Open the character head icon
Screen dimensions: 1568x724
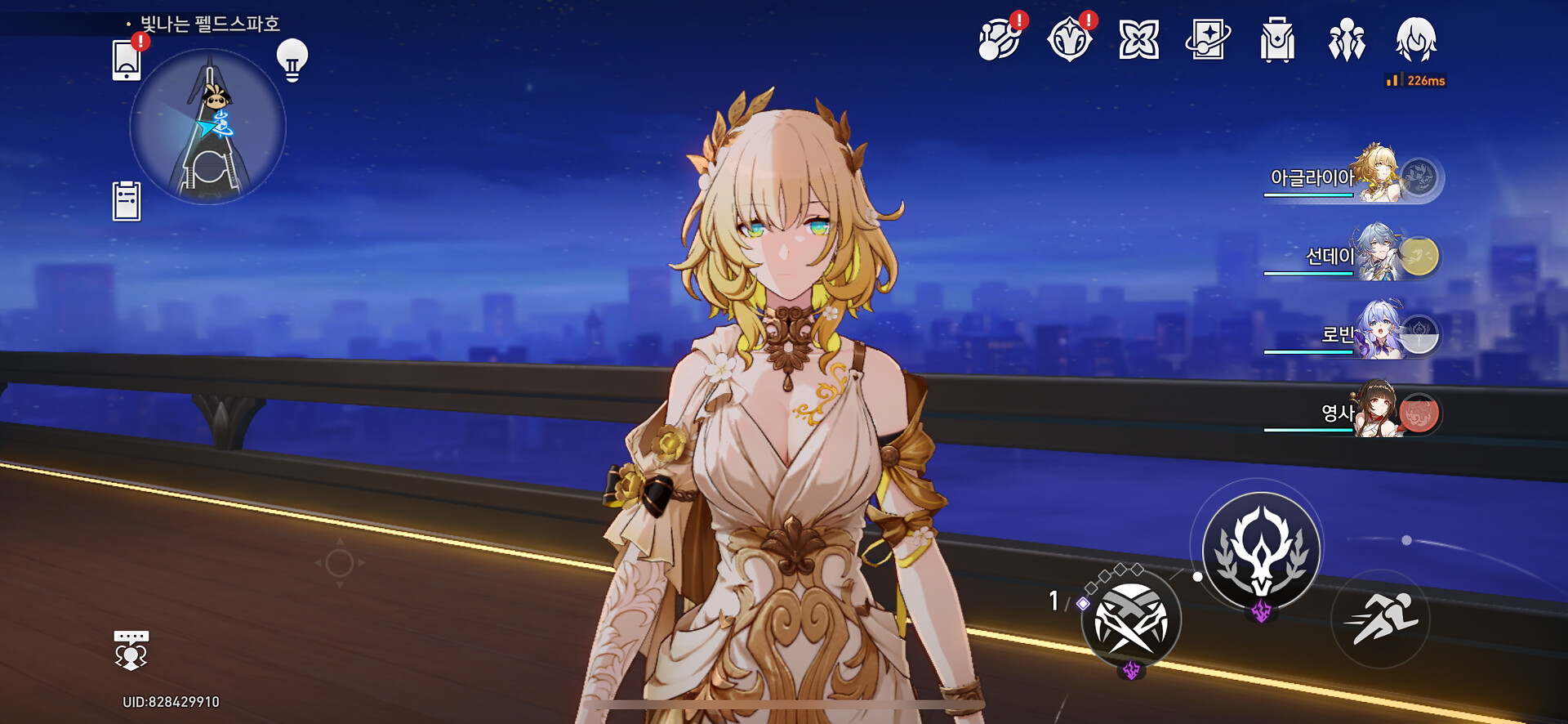click(1416, 40)
